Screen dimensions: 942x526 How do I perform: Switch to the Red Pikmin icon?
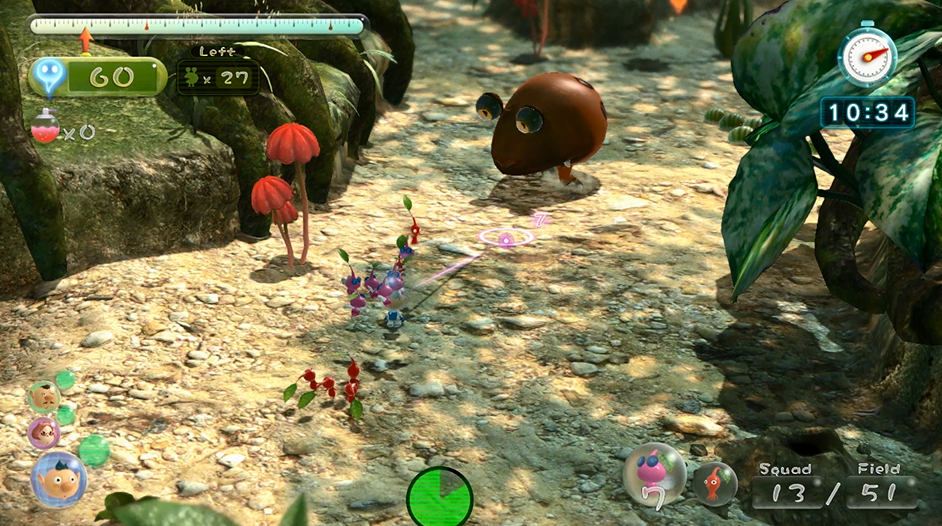point(715,483)
